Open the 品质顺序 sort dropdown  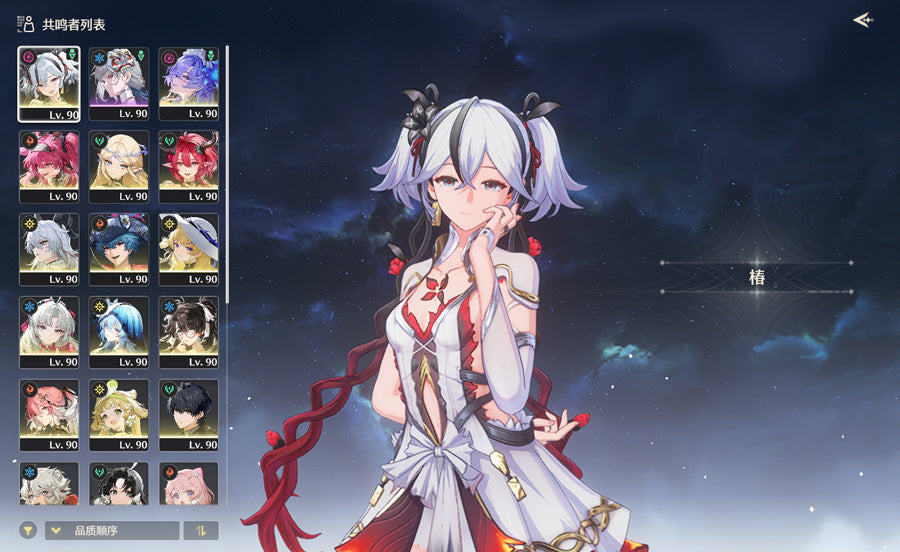(112, 531)
